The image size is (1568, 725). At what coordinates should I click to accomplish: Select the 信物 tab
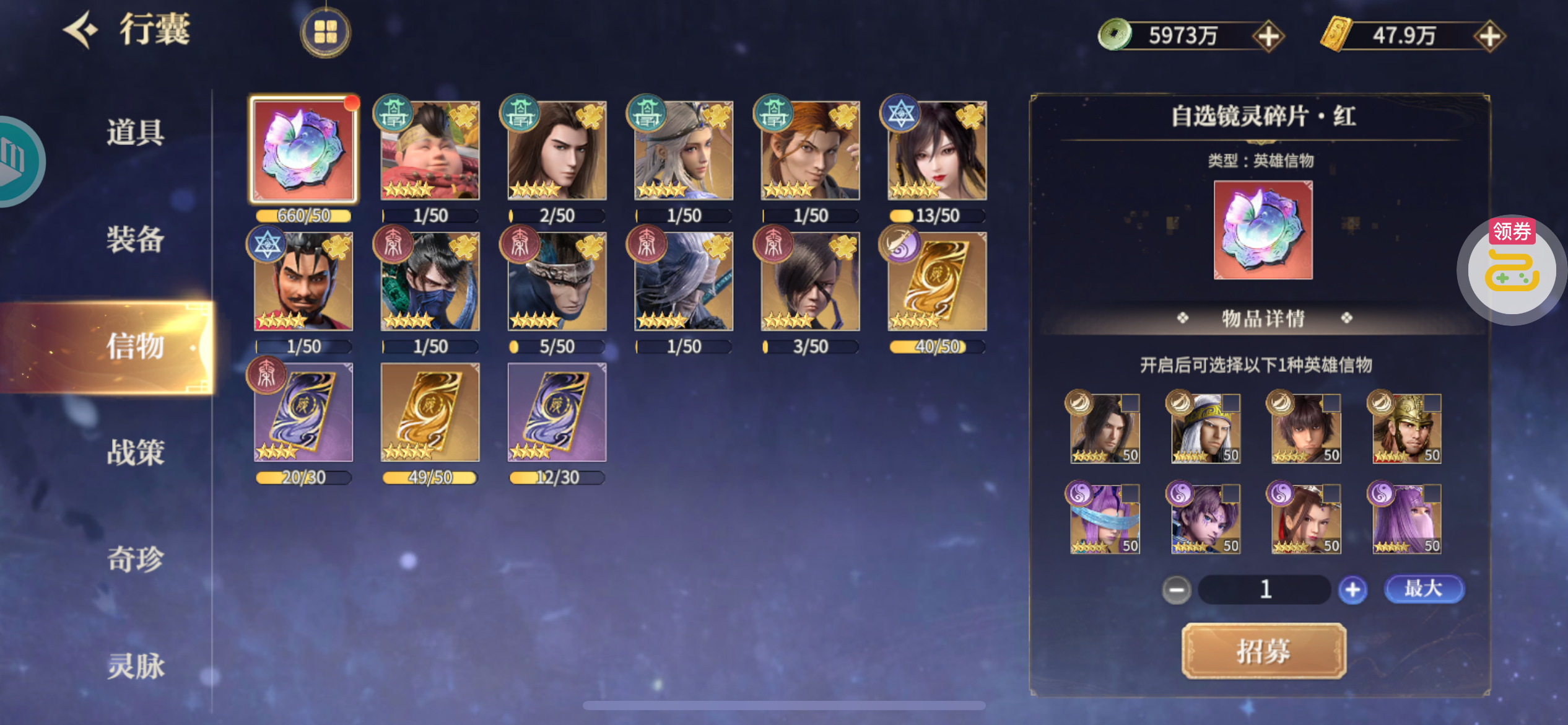[135, 346]
